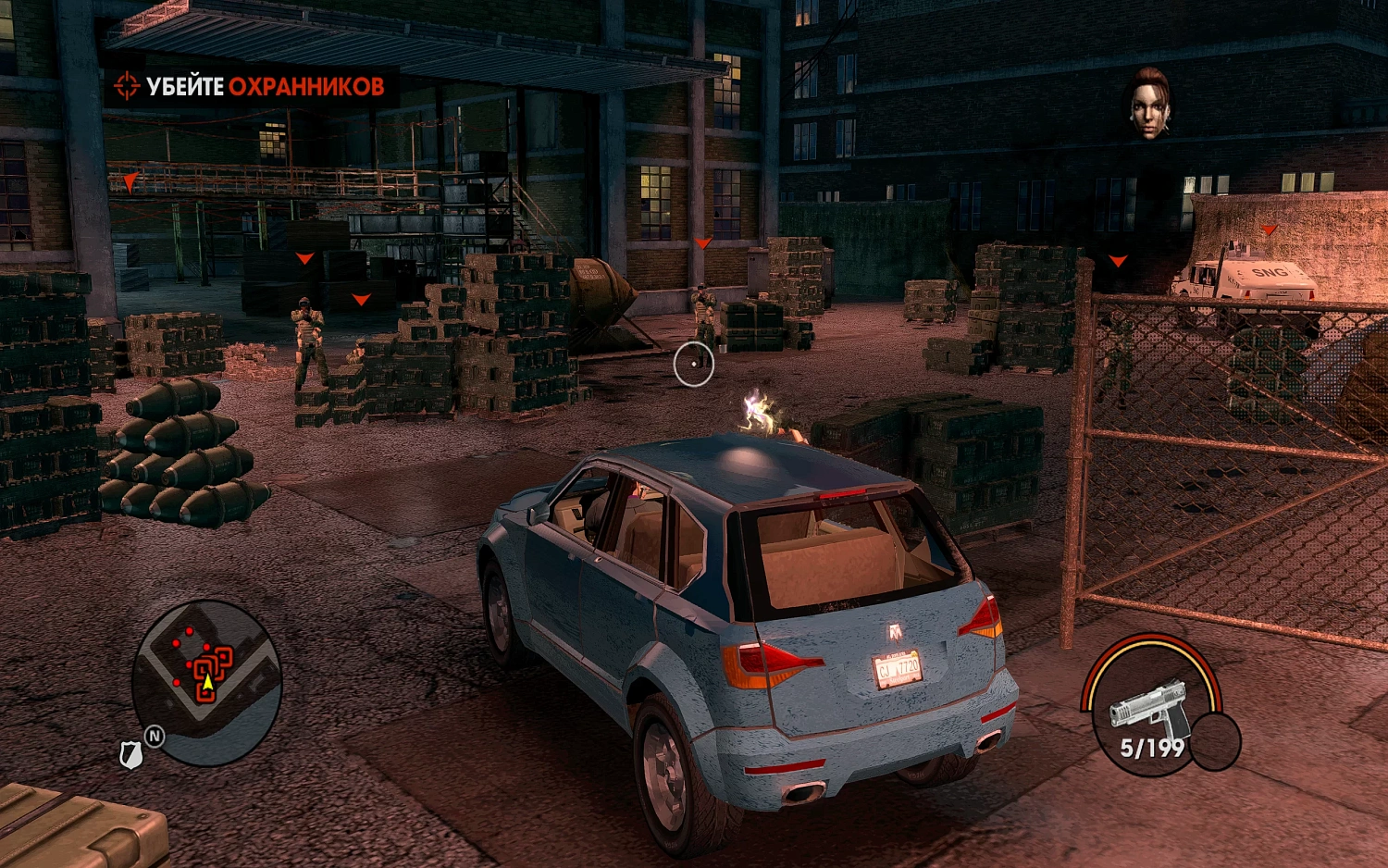Click the circular aiming reticle in the courtyard
The height and width of the screenshot is (868, 1388).
(692, 362)
